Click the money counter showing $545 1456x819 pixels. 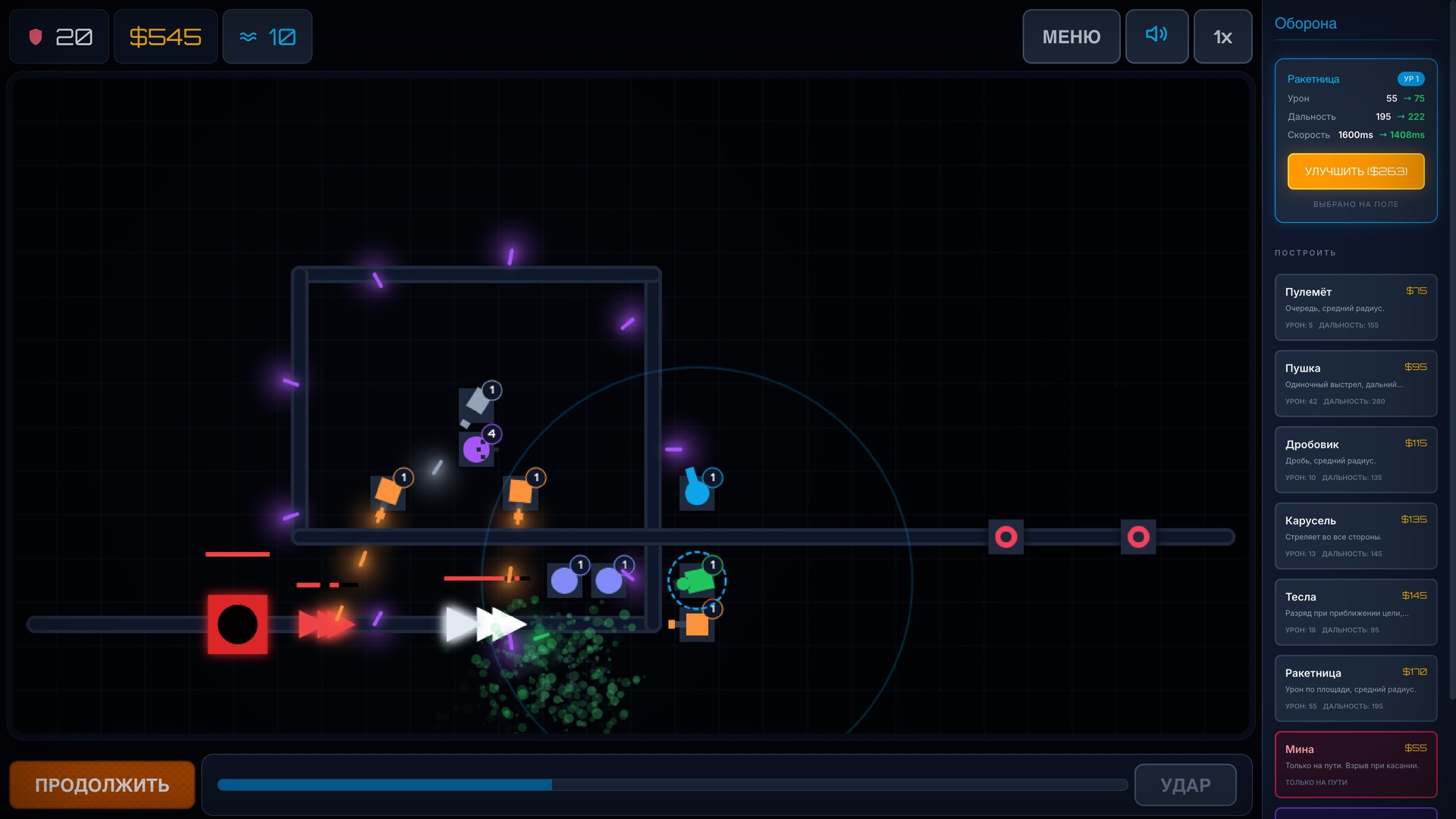(x=165, y=36)
